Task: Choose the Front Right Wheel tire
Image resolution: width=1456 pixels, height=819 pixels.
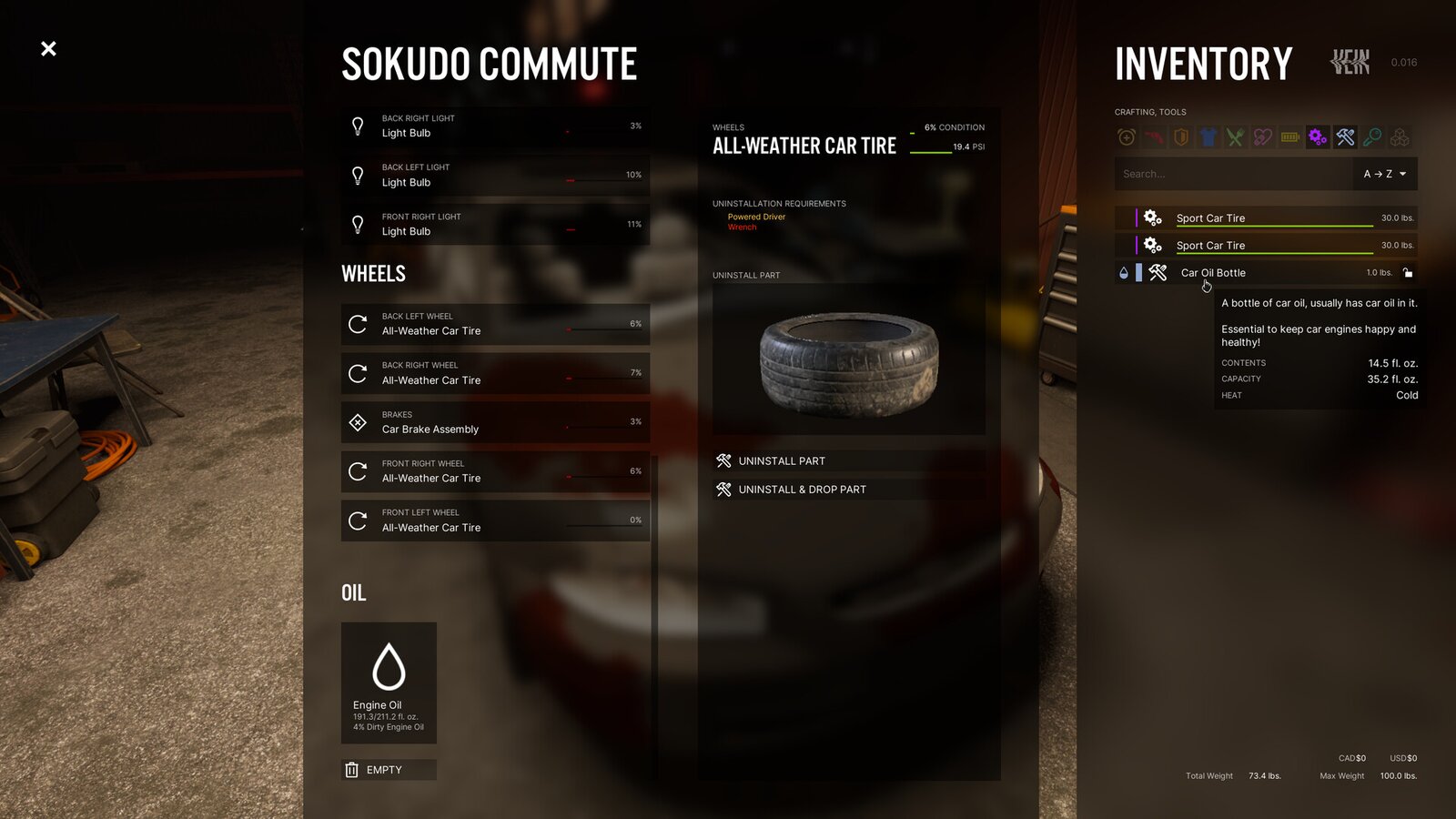Action: 495,471
